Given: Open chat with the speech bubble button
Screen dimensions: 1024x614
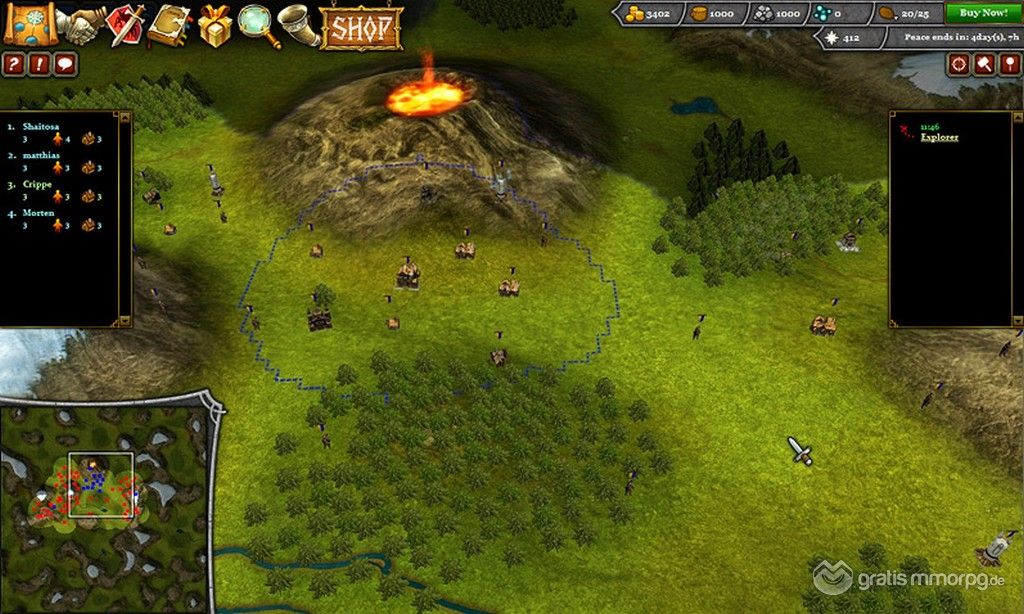Looking at the screenshot, I should click(66, 65).
